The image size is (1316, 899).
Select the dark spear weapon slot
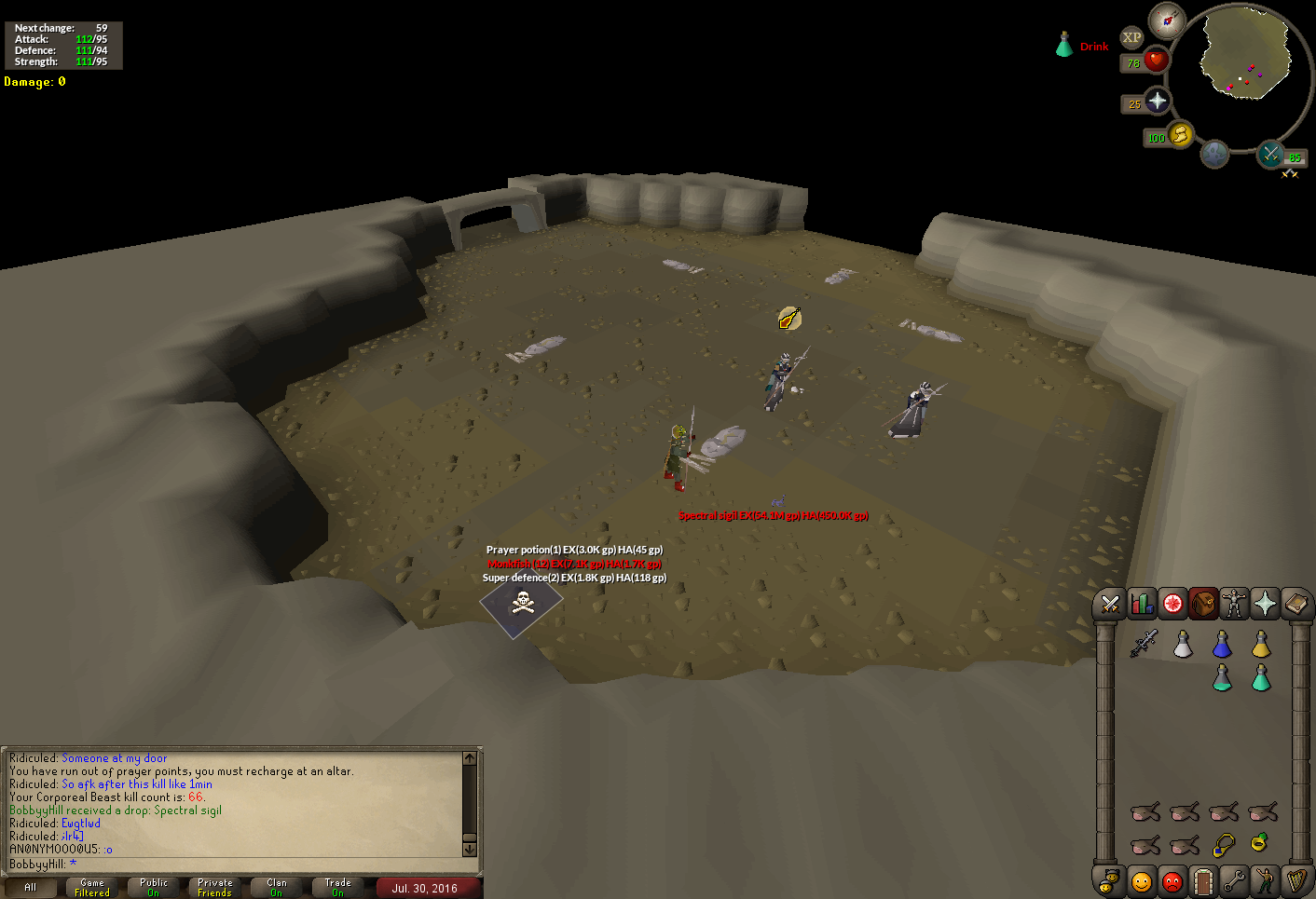tap(1144, 644)
